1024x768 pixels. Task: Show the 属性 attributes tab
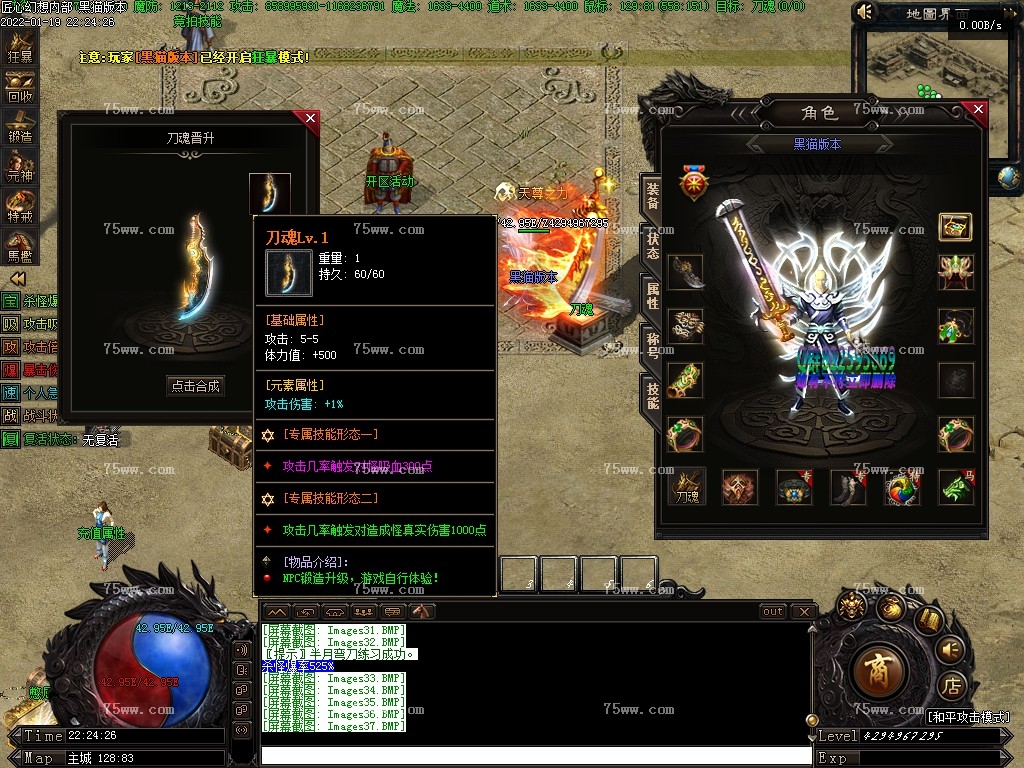click(652, 296)
